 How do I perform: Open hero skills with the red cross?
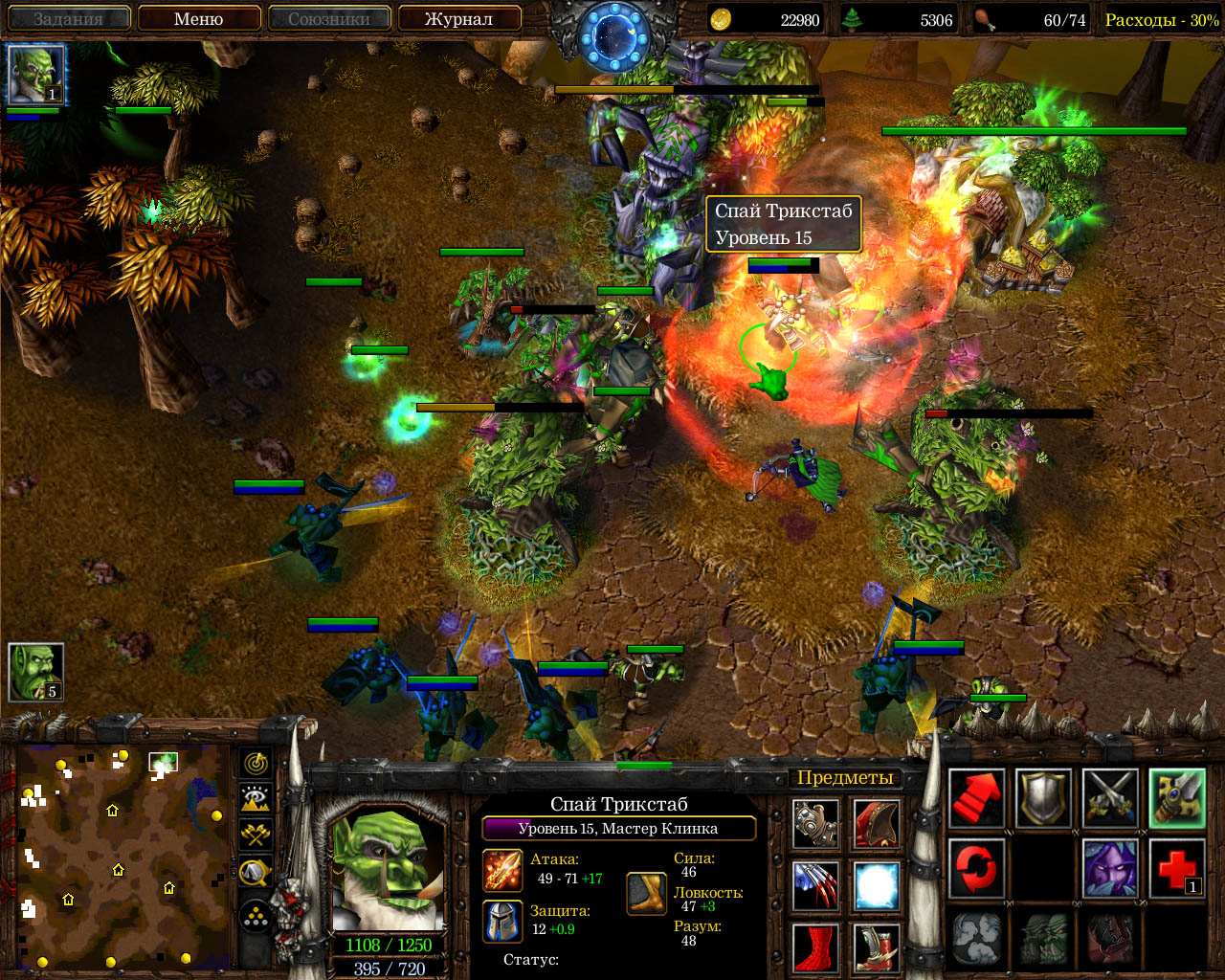(1177, 867)
